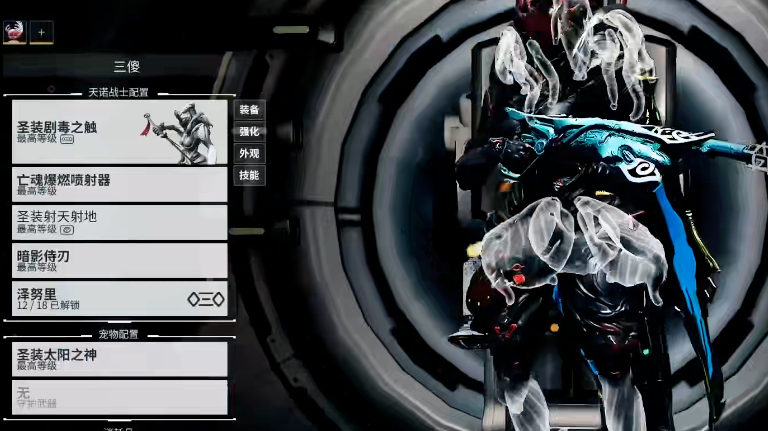Image resolution: width=768 pixels, height=431 pixels.
Task: Select the loadout avatar icon
Action: pyautogui.click(x=15, y=33)
